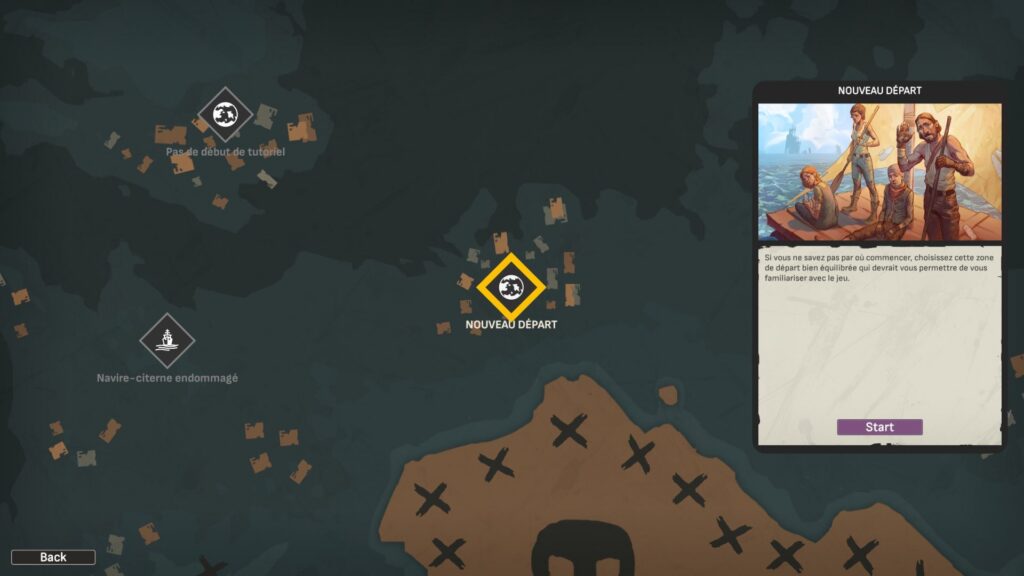Pick the Pas de début de tutoriel marker
The height and width of the screenshot is (576, 1024).
(x=225, y=114)
